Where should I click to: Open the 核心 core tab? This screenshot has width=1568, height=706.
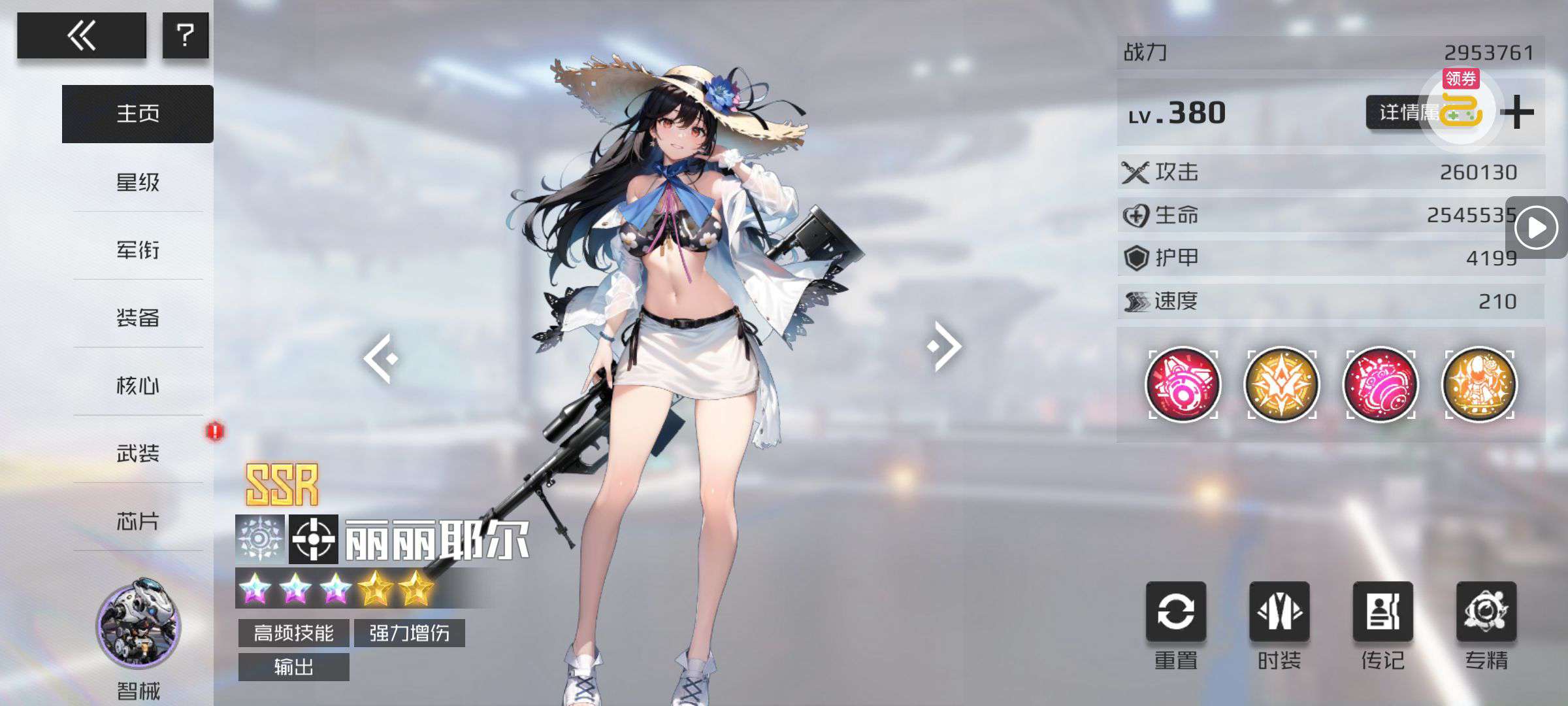pyautogui.click(x=138, y=386)
